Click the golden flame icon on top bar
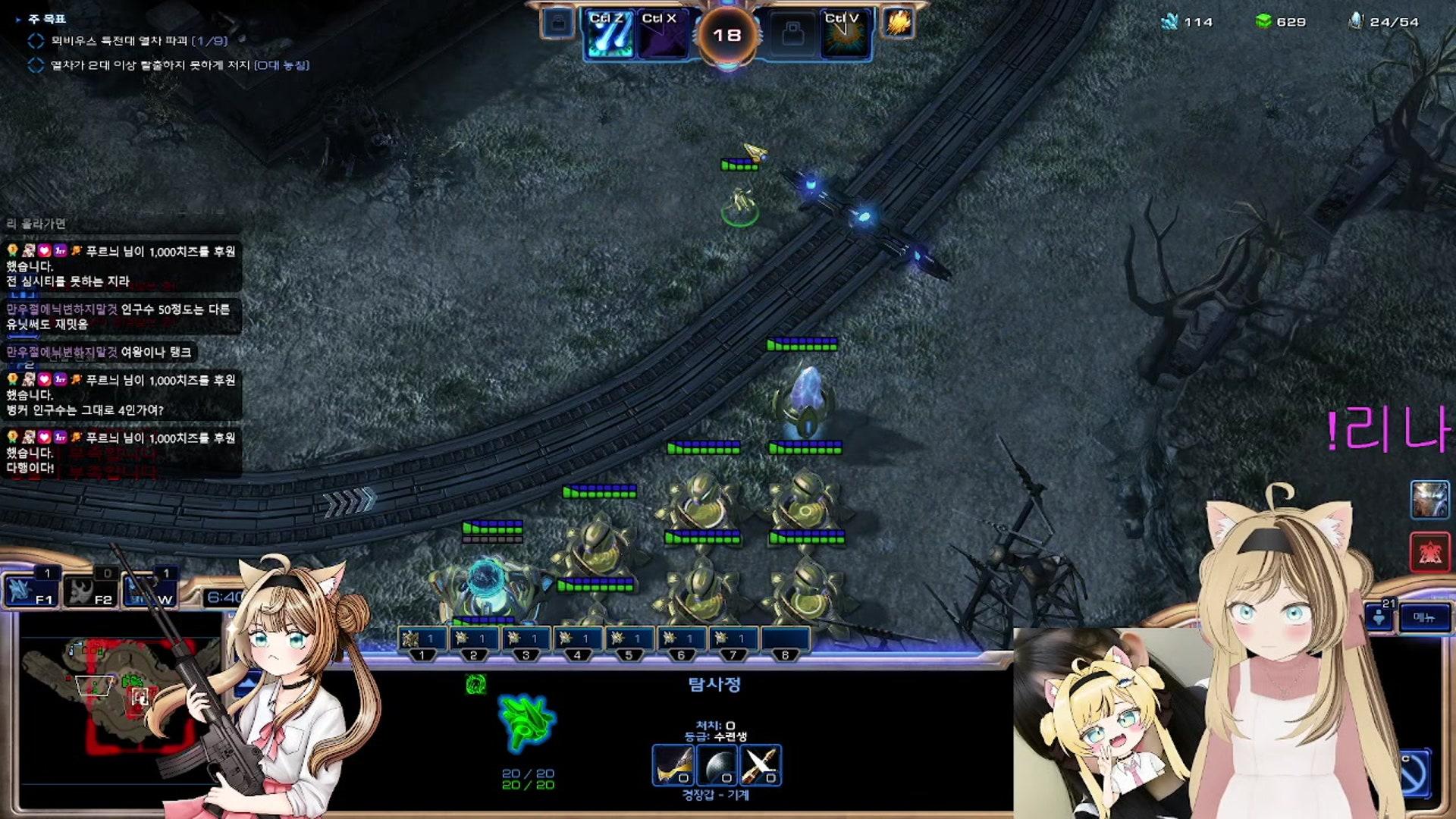 pyautogui.click(x=898, y=23)
